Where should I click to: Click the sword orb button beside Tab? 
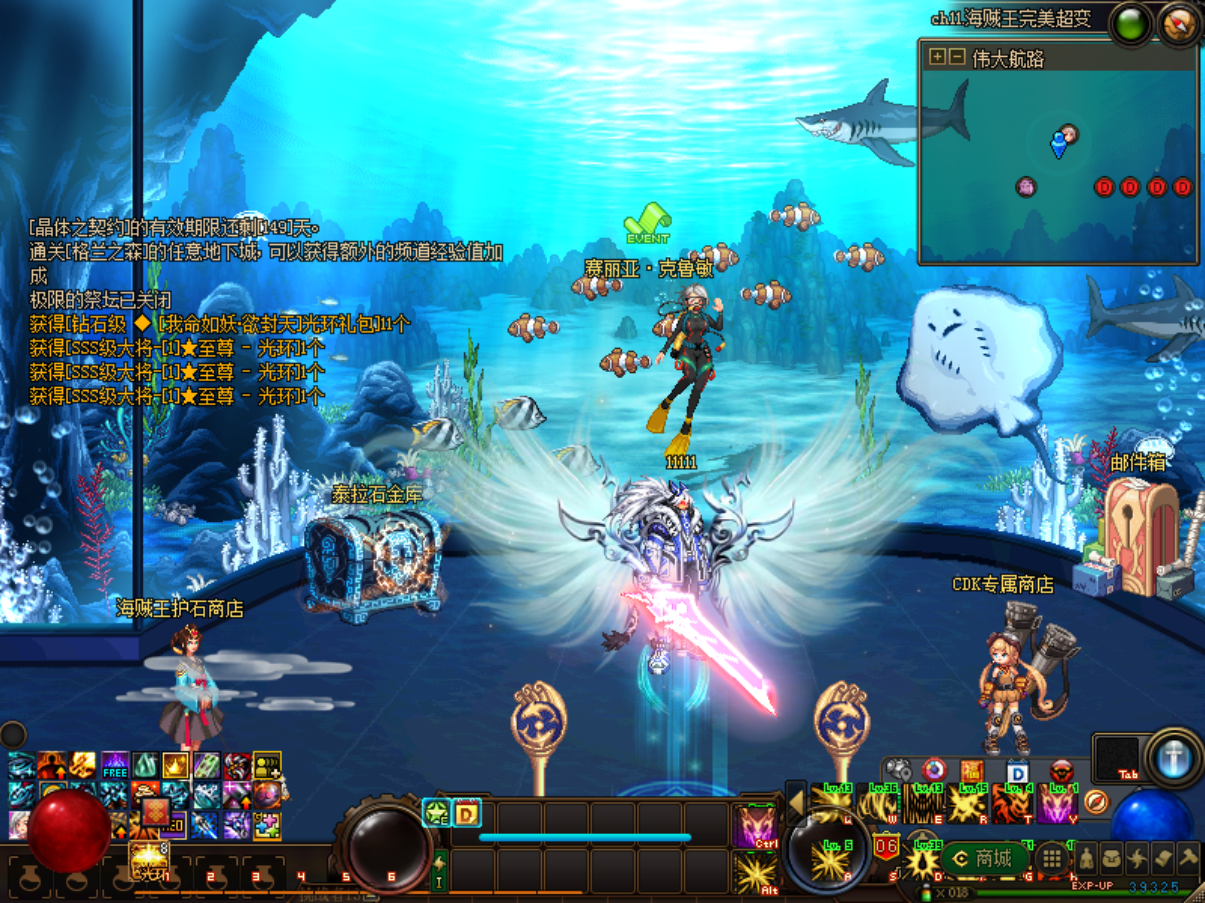click(1173, 758)
